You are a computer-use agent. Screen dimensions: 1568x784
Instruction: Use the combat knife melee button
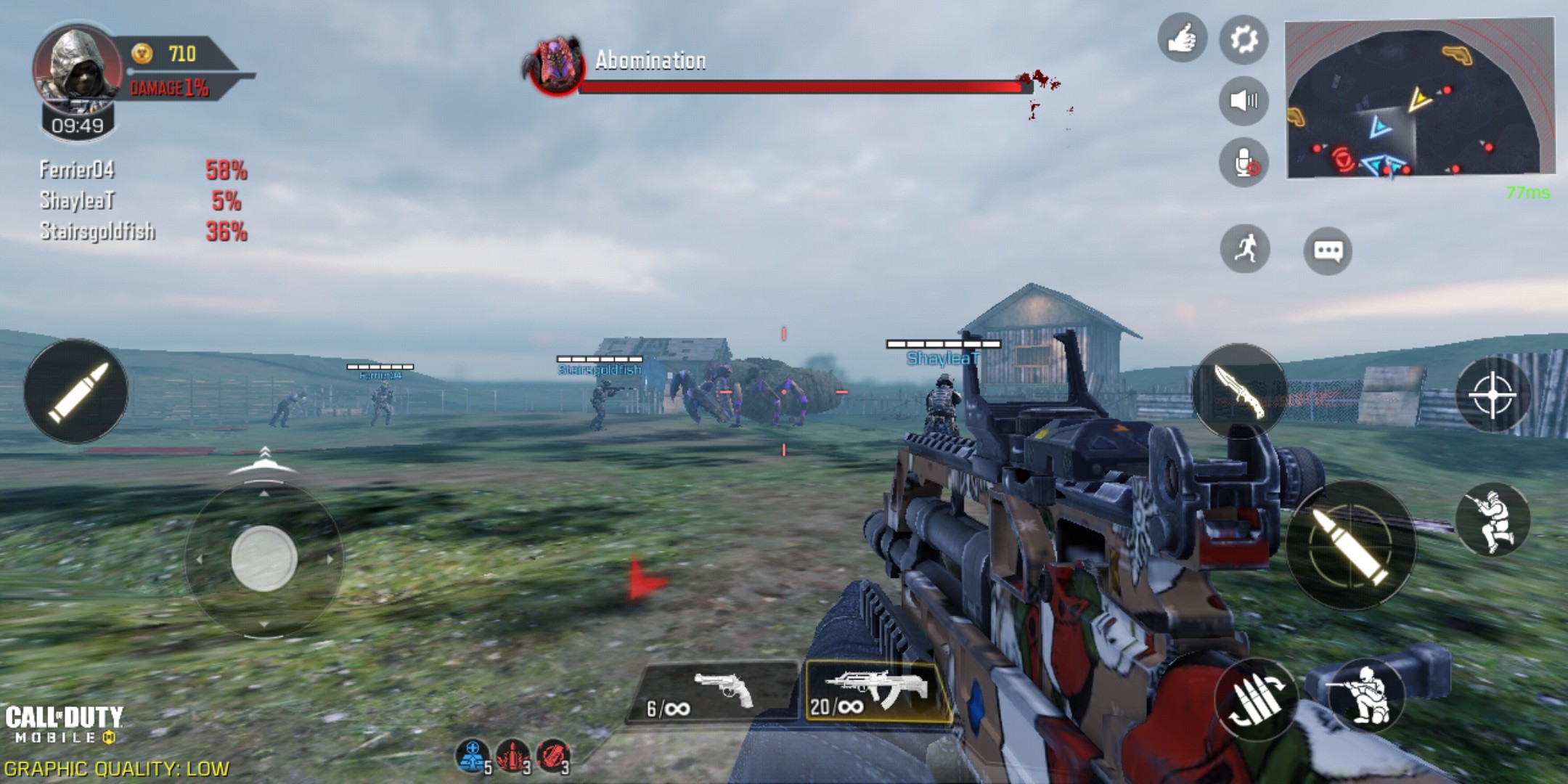point(1240,390)
